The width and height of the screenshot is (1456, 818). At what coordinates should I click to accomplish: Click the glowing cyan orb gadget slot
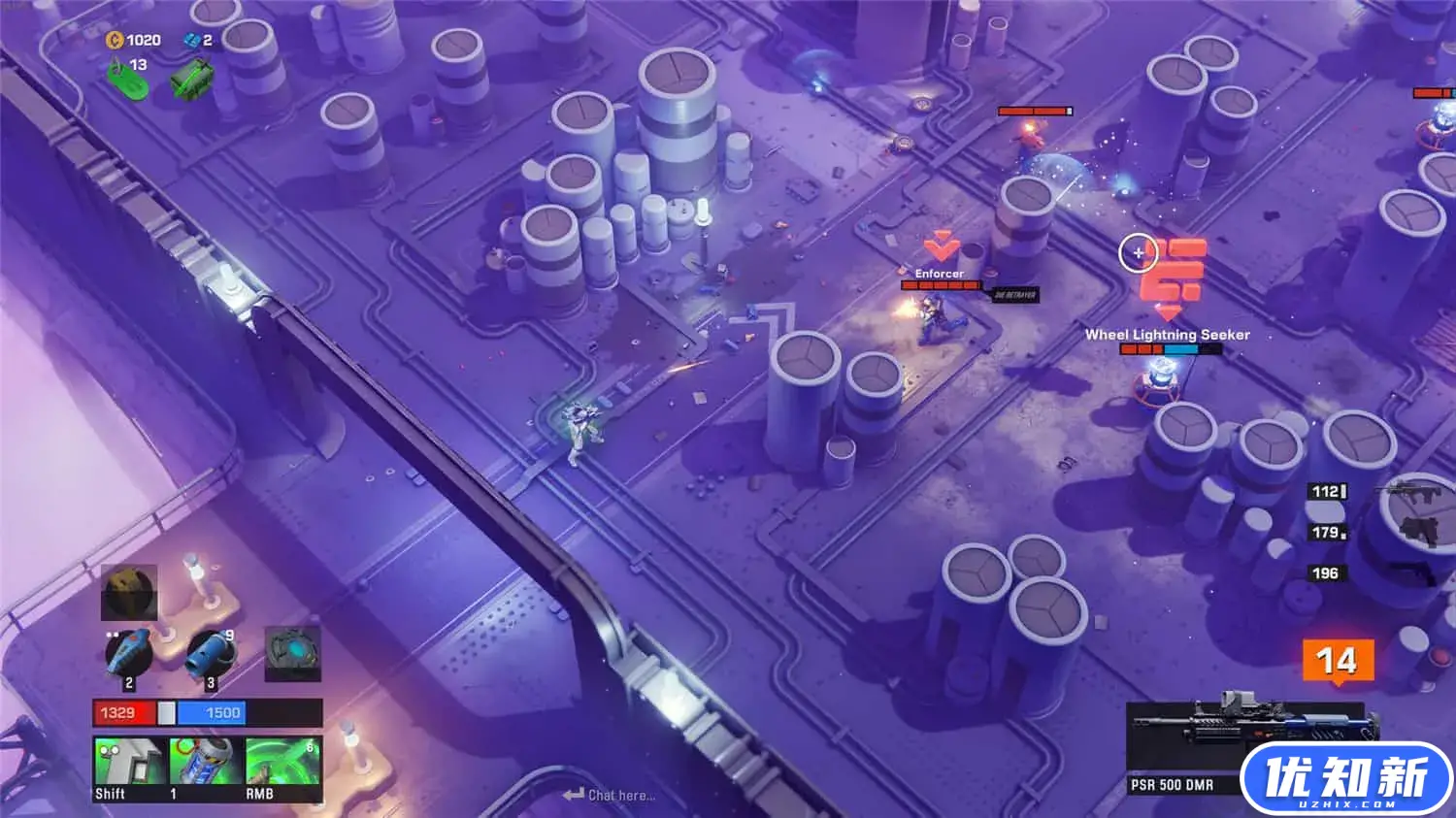pos(292,653)
